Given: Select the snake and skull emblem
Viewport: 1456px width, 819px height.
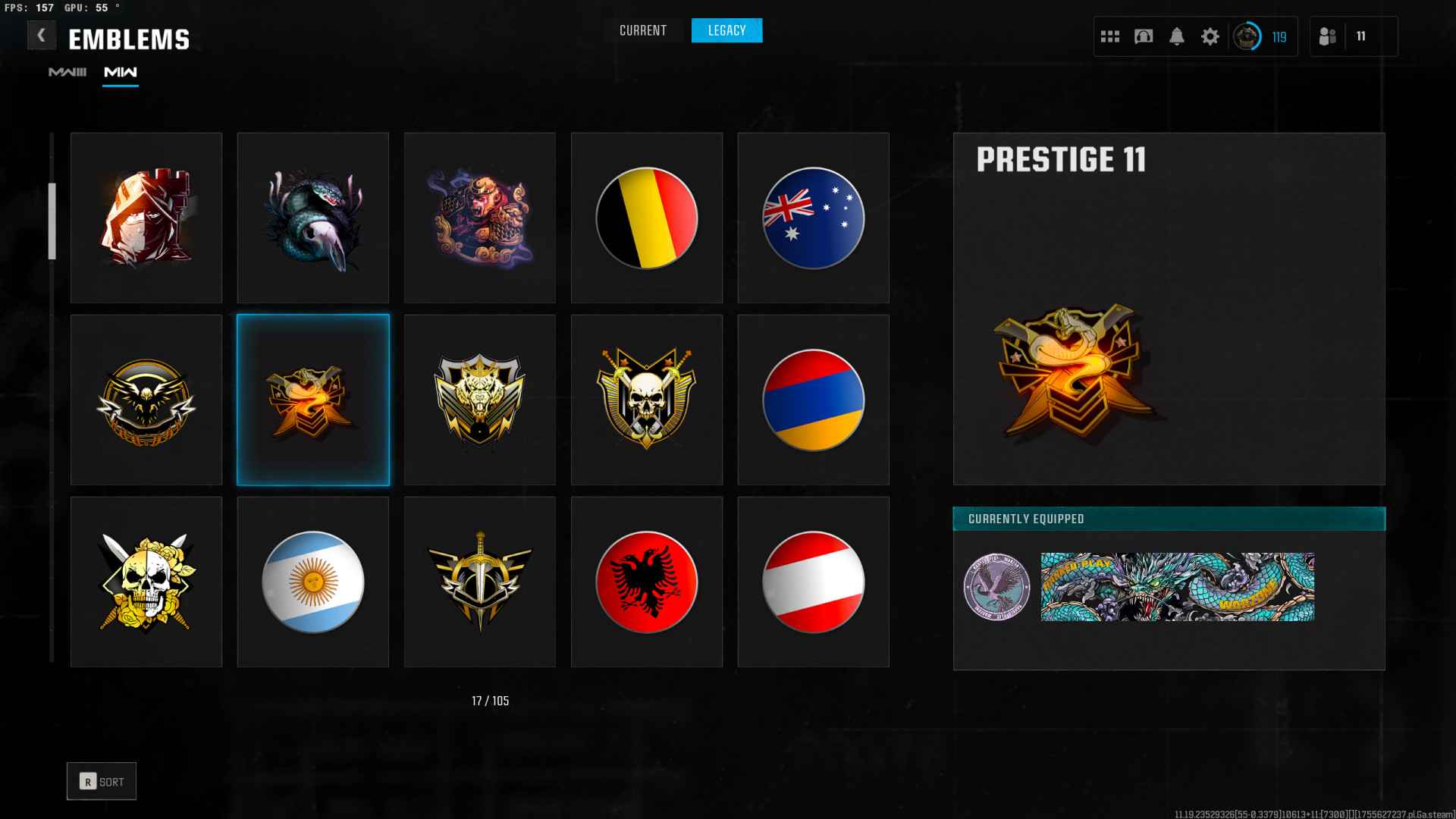Looking at the screenshot, I should (x=312, y=218).
